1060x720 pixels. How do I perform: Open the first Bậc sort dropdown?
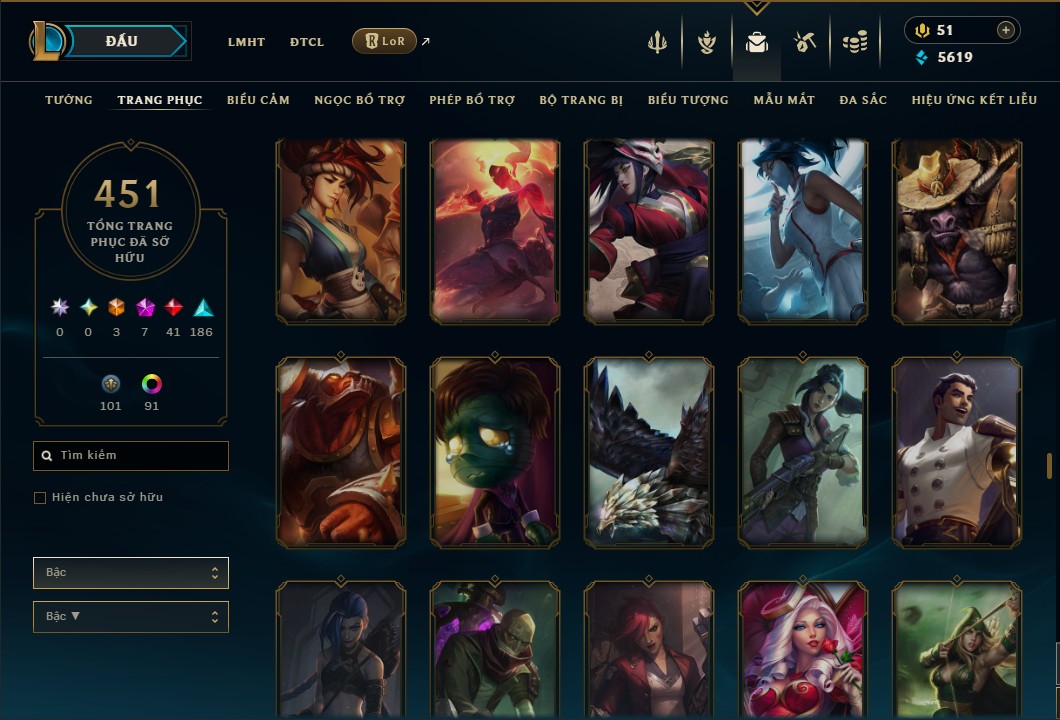131,573
